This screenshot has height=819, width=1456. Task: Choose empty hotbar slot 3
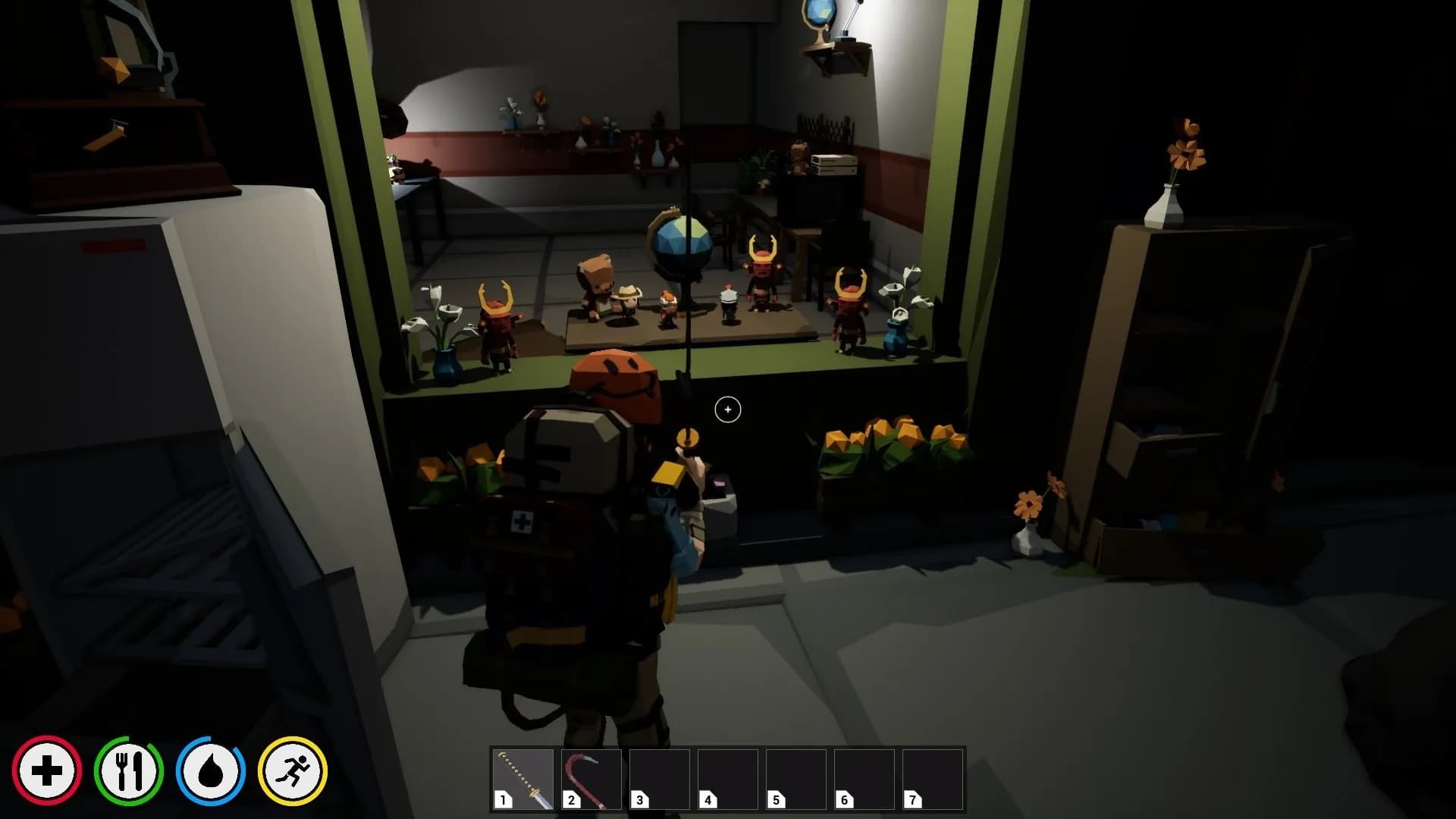[x=659, y=779]
